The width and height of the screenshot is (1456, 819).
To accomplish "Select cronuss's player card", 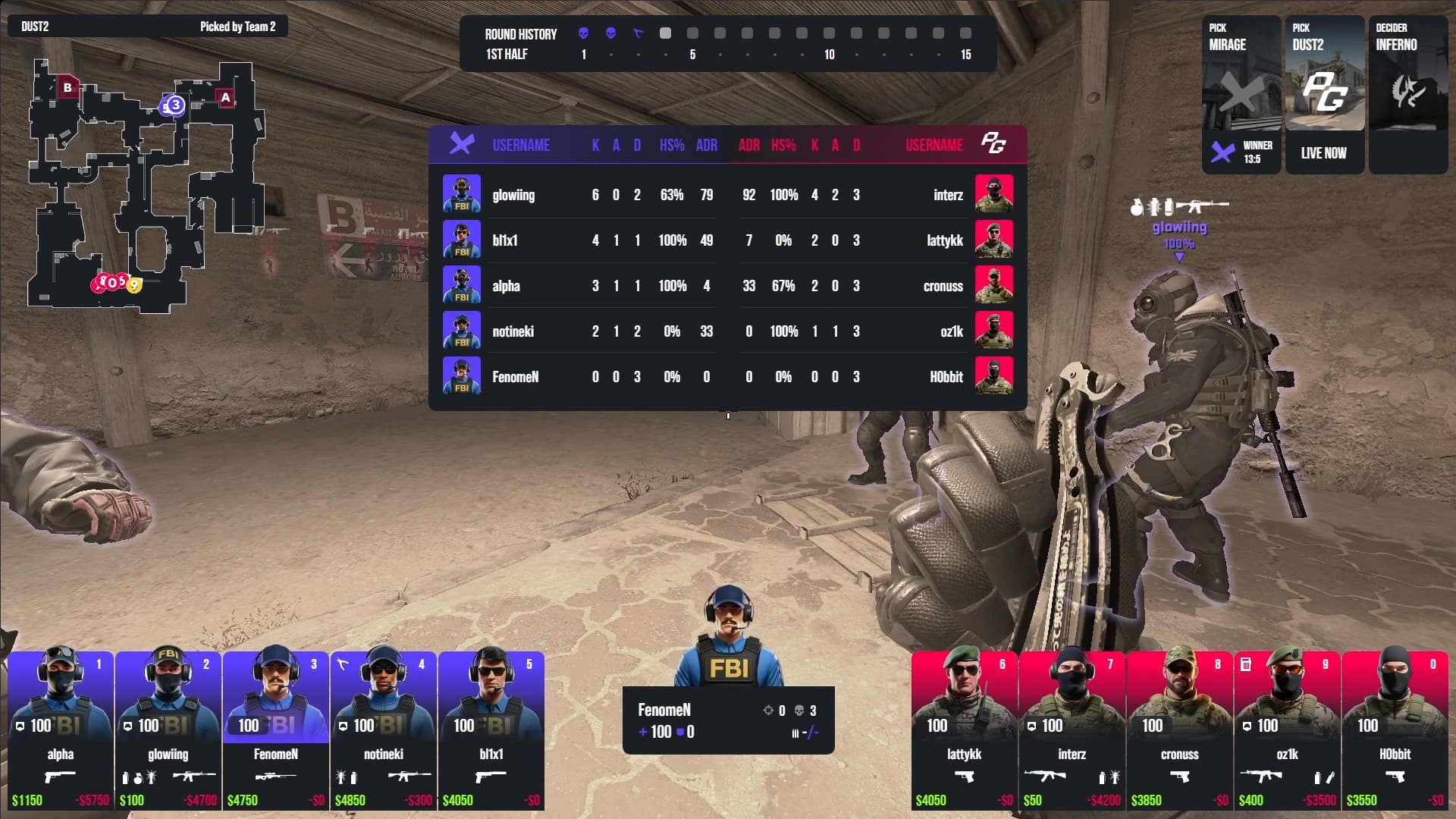I will 1179,730.
